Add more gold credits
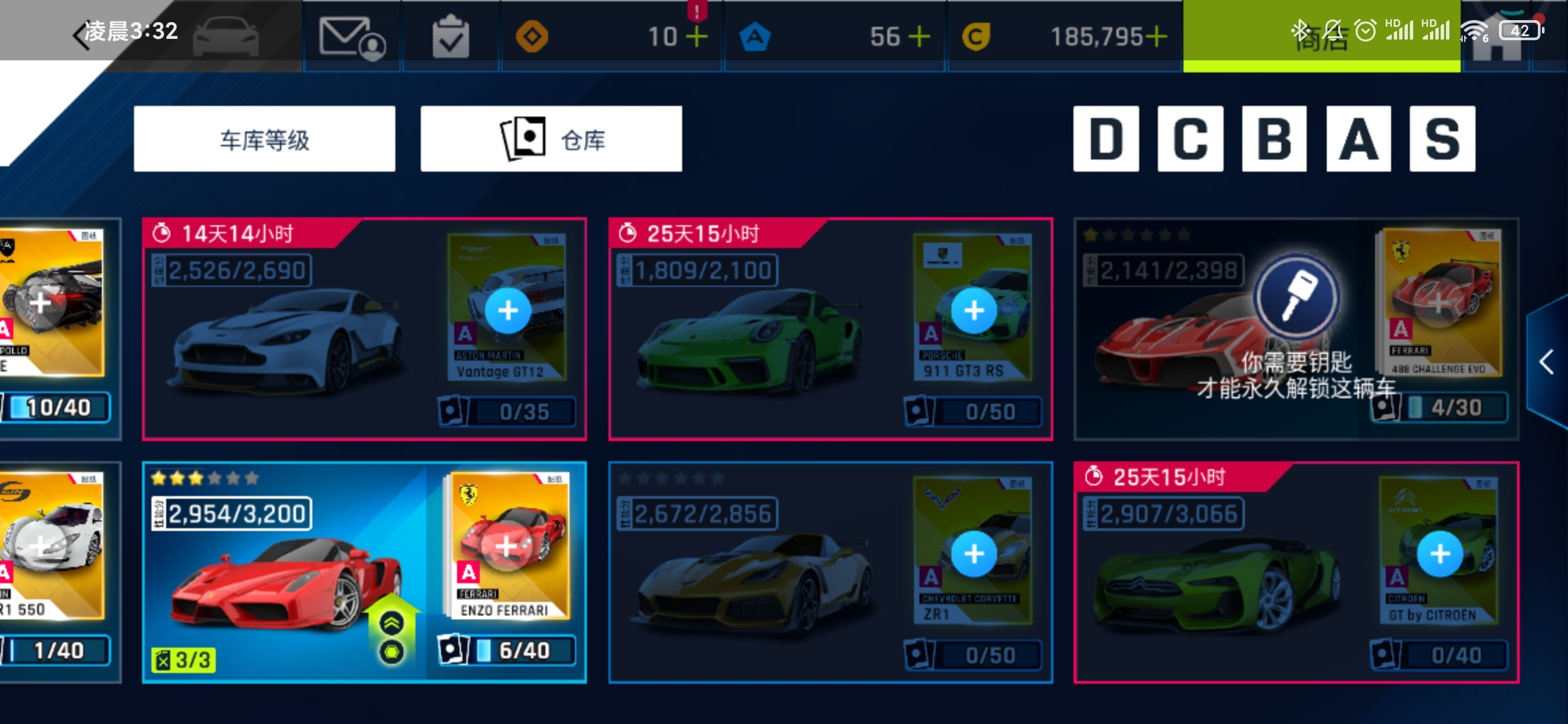1568x724 pixels. [x=1156, y=37]
